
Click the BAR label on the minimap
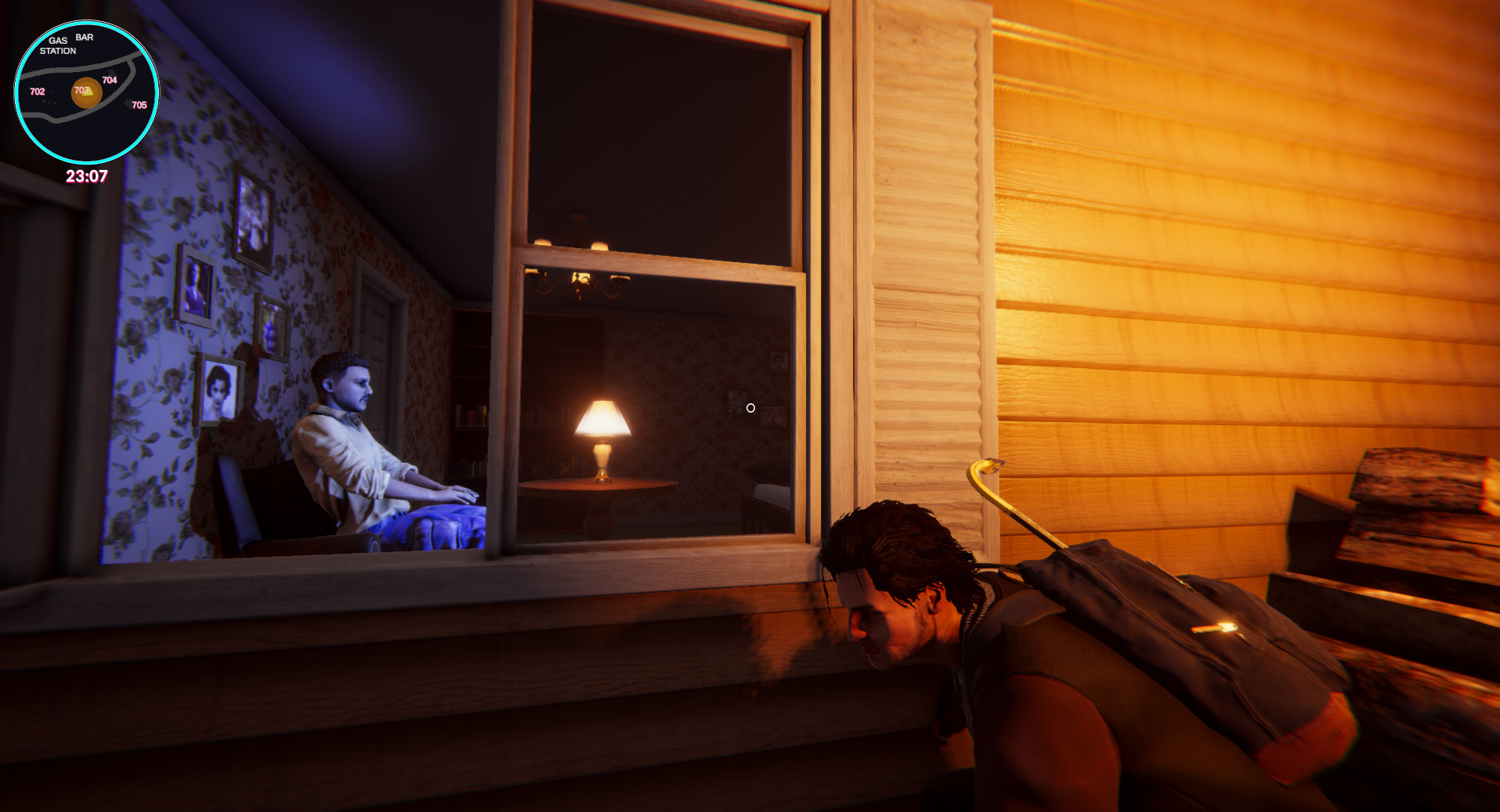pyautogui.click(x=85, y=37)
